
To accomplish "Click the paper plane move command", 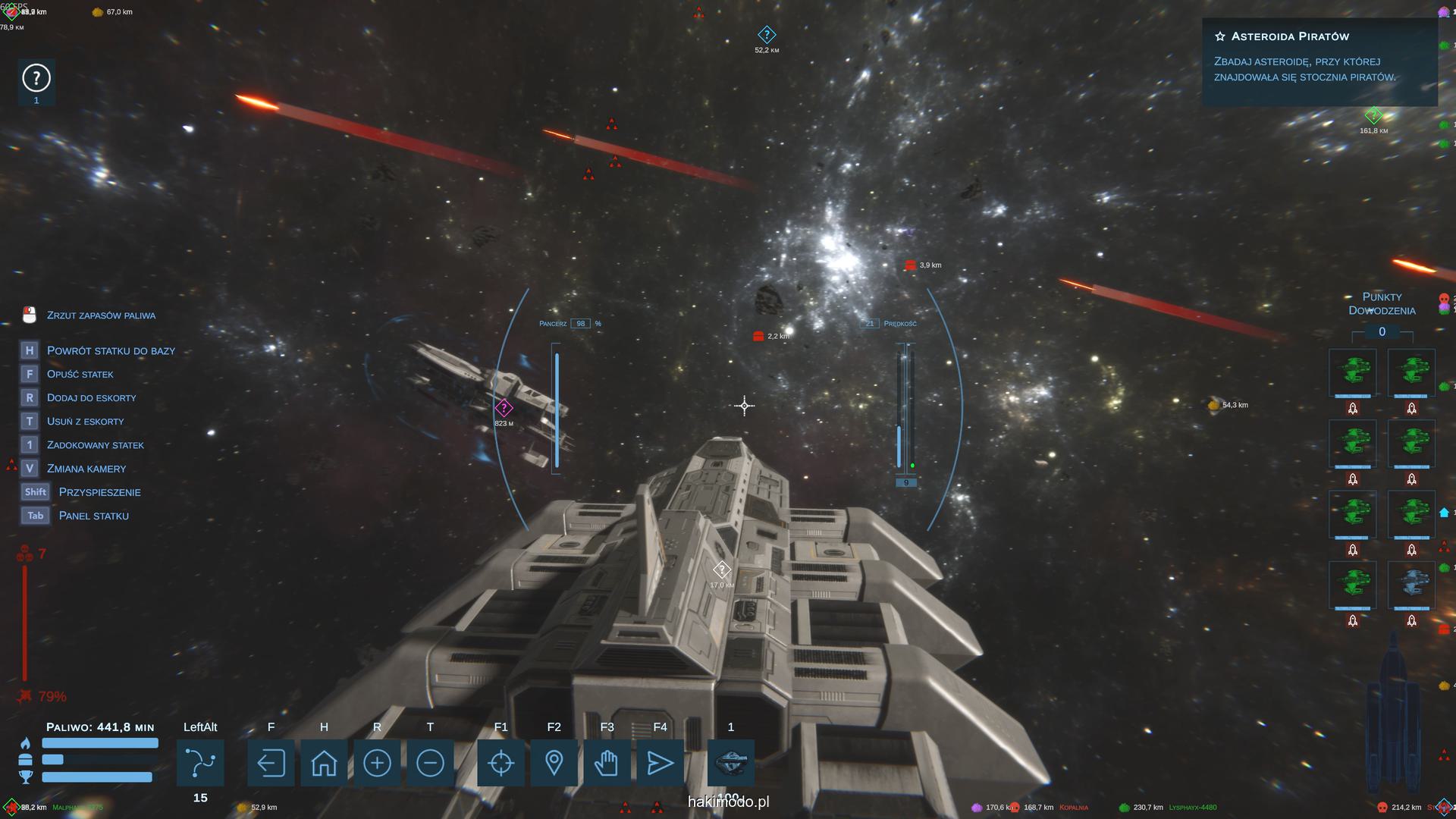I will click(x=660, y=763).
